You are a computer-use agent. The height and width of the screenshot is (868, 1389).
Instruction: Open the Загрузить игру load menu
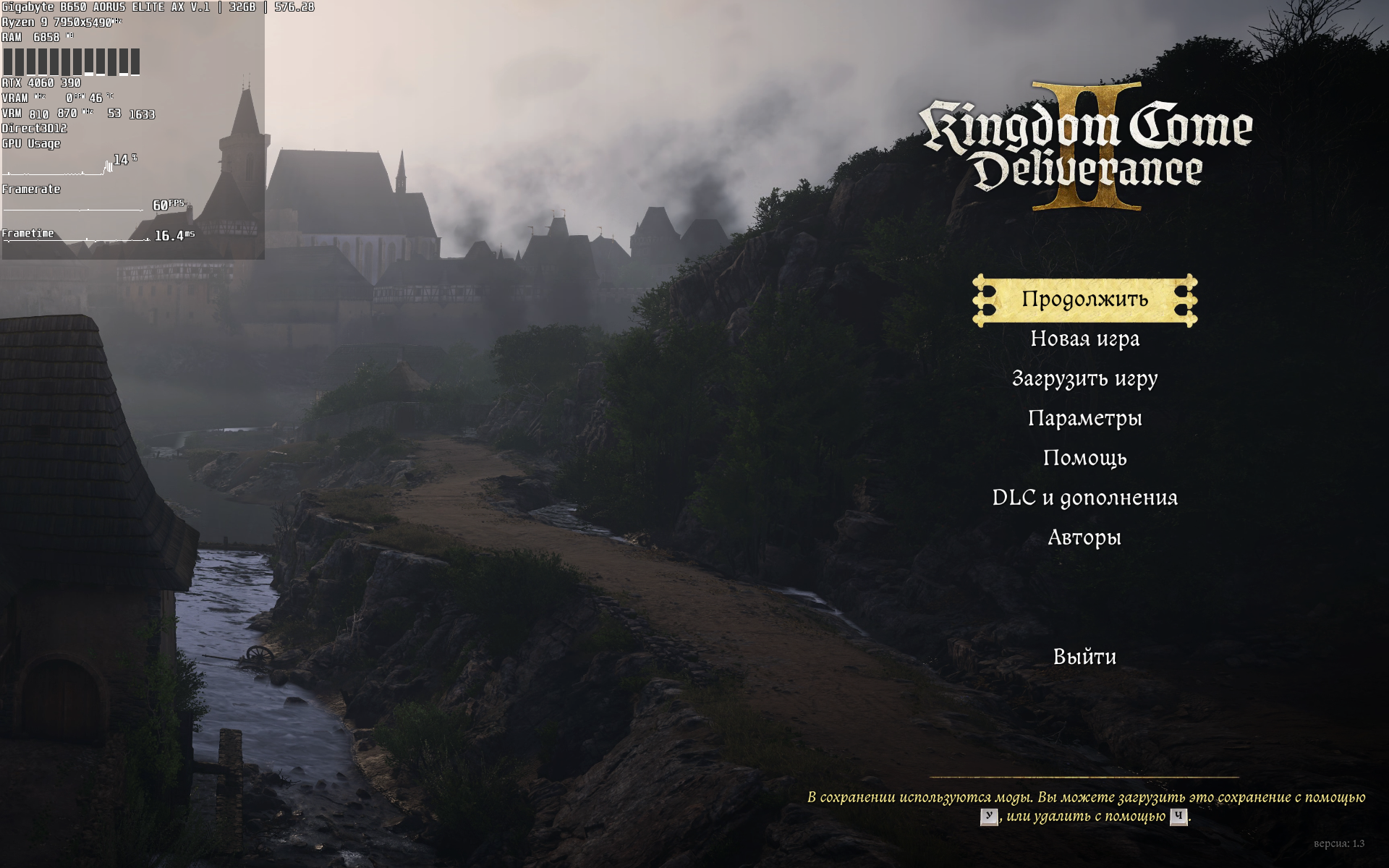(x=1084, y=379)
